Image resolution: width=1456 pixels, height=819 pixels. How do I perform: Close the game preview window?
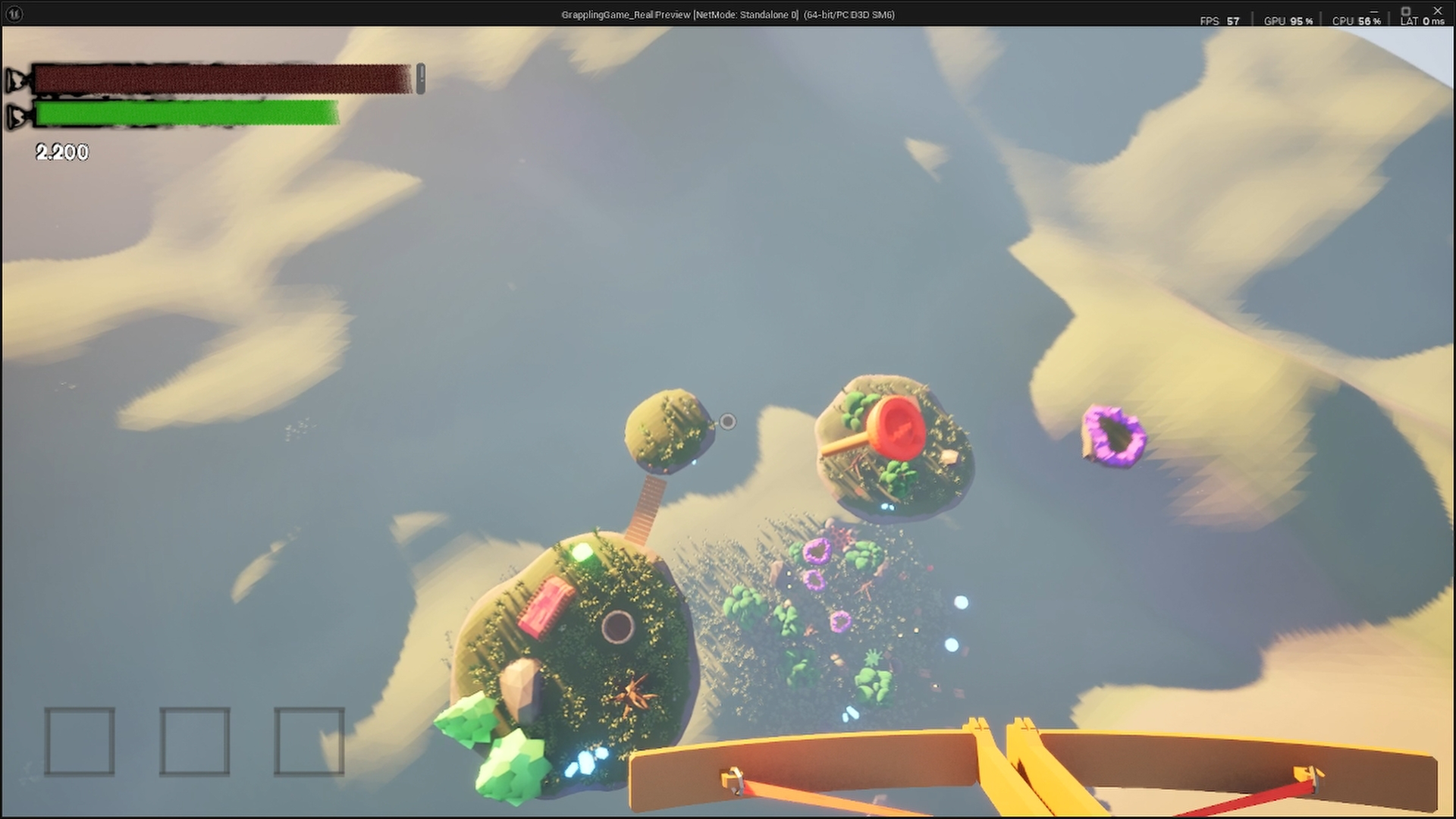[1438, 11]
